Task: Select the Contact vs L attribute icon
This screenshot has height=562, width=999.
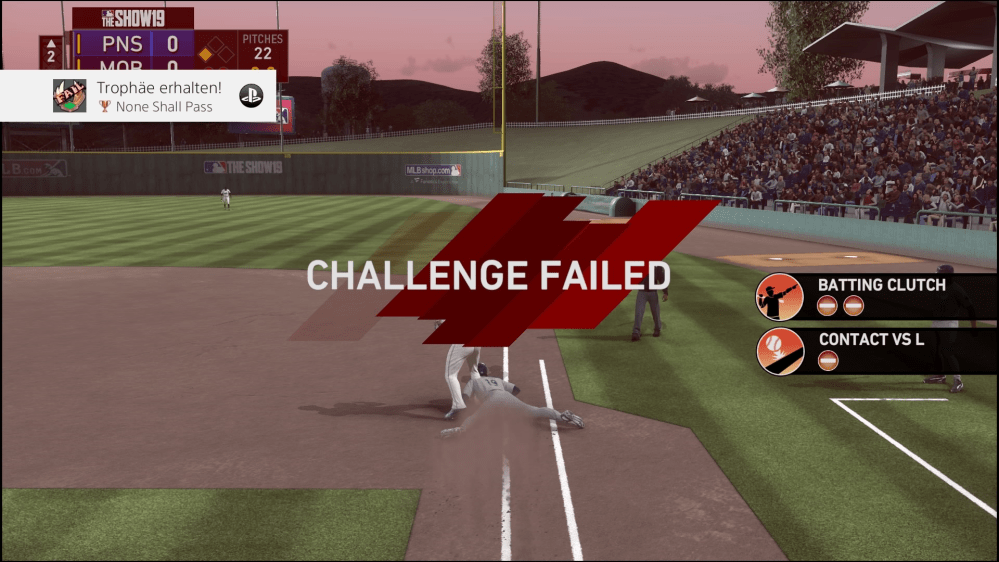Action: [x=780, y=351]
